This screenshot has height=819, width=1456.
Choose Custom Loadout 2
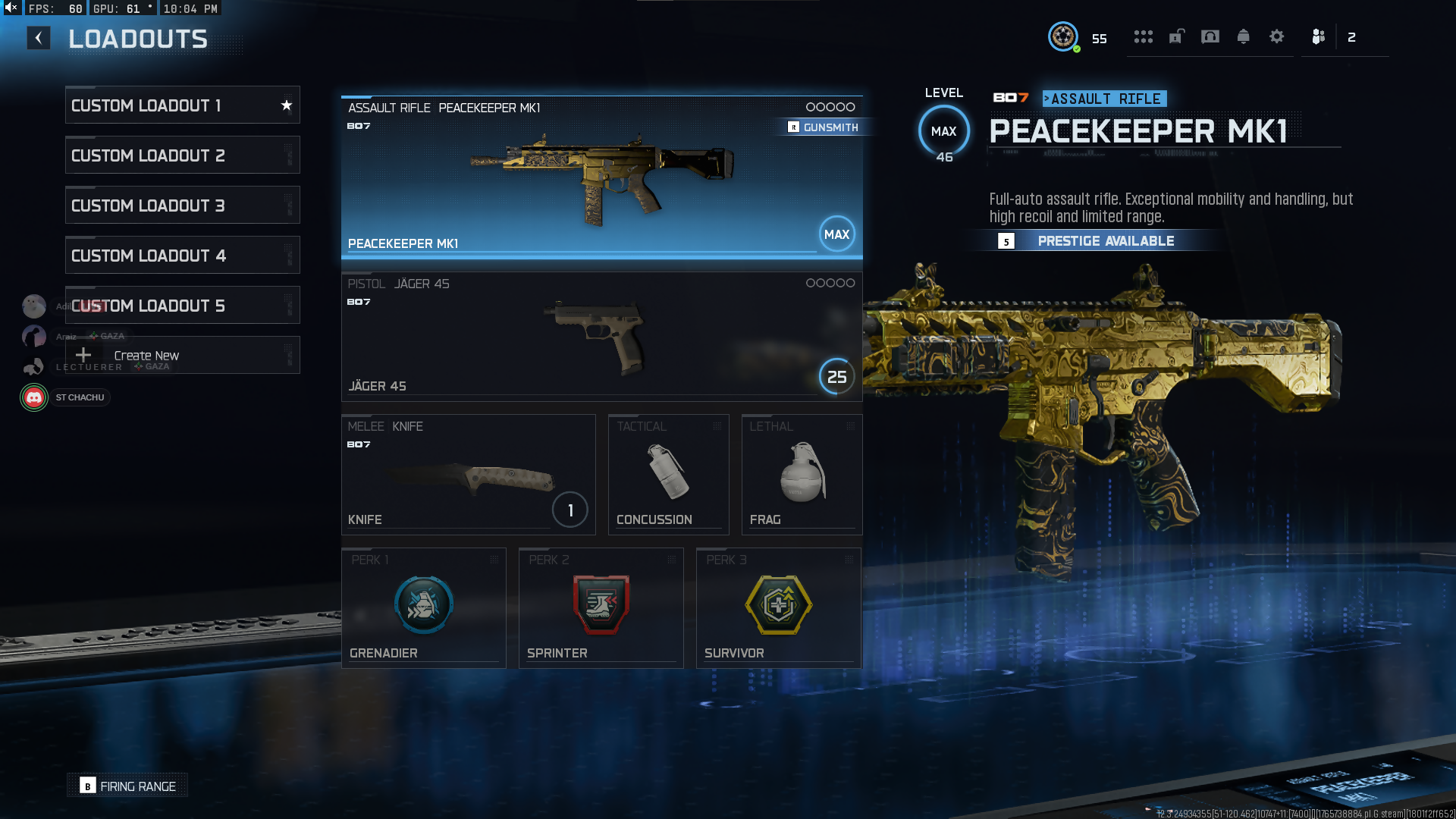[x=182, y=155]
